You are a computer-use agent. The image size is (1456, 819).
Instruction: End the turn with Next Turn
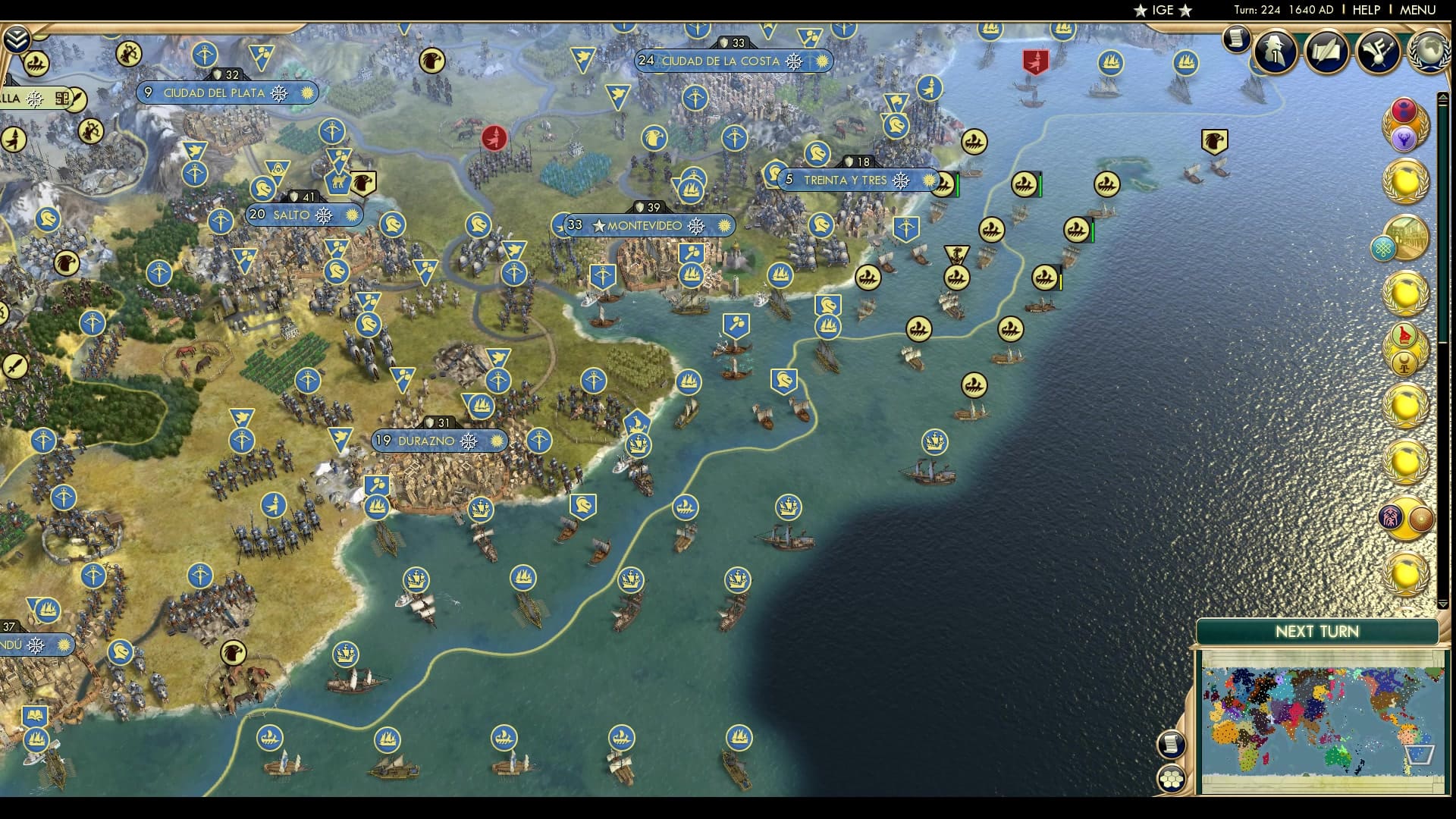(x=1316, y=632)
